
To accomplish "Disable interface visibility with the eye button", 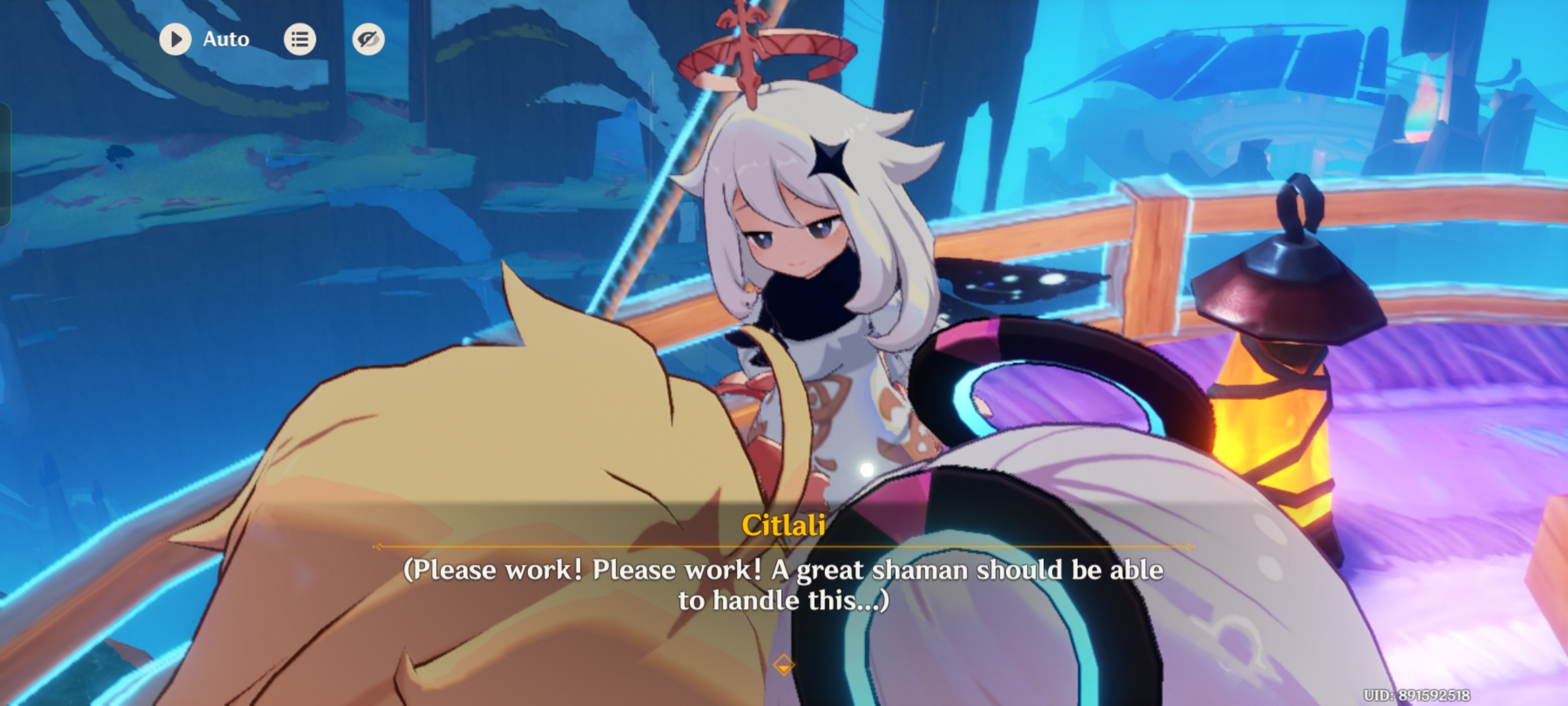I will click(369, 39).
